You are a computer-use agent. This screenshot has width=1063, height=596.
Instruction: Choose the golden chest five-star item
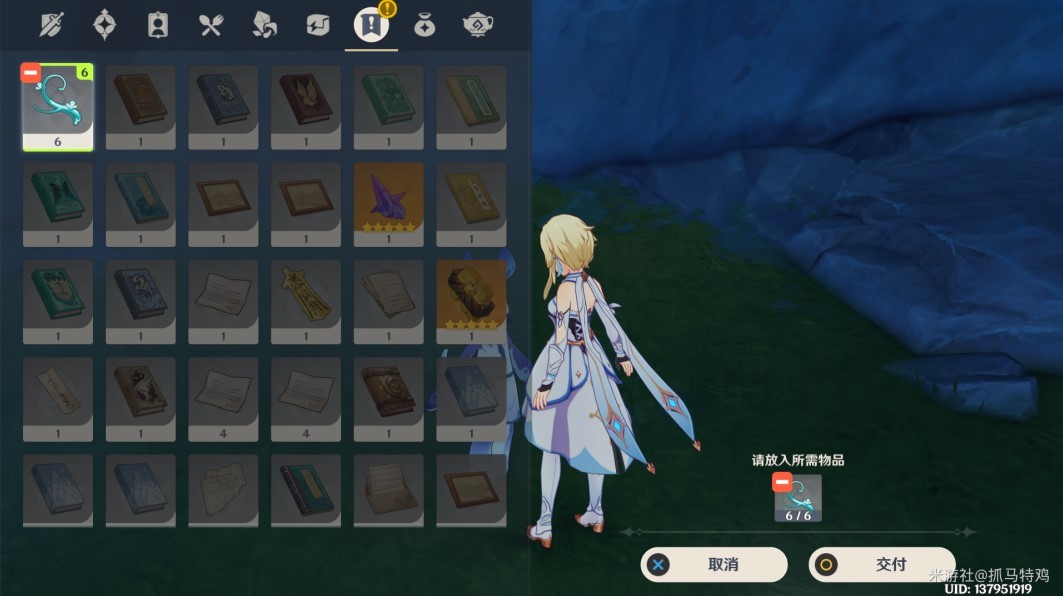point(471,295)
